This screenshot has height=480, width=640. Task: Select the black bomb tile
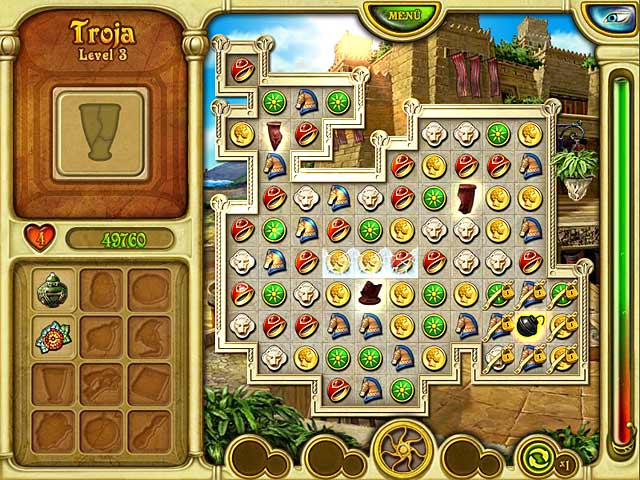(x=530, y=325)
